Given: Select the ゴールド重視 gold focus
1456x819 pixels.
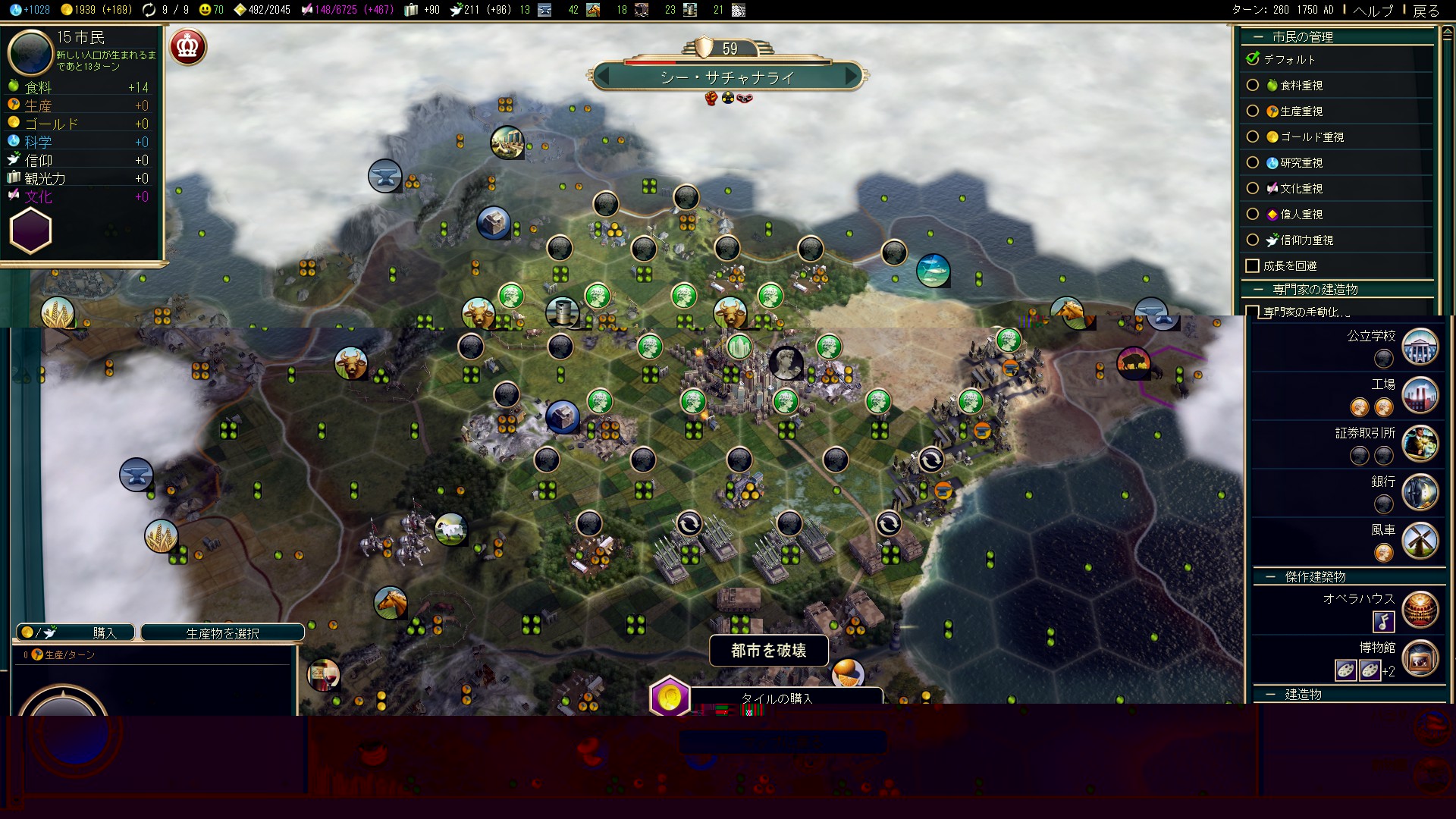Looking at the screenshot, I should tap(1253, 137).
